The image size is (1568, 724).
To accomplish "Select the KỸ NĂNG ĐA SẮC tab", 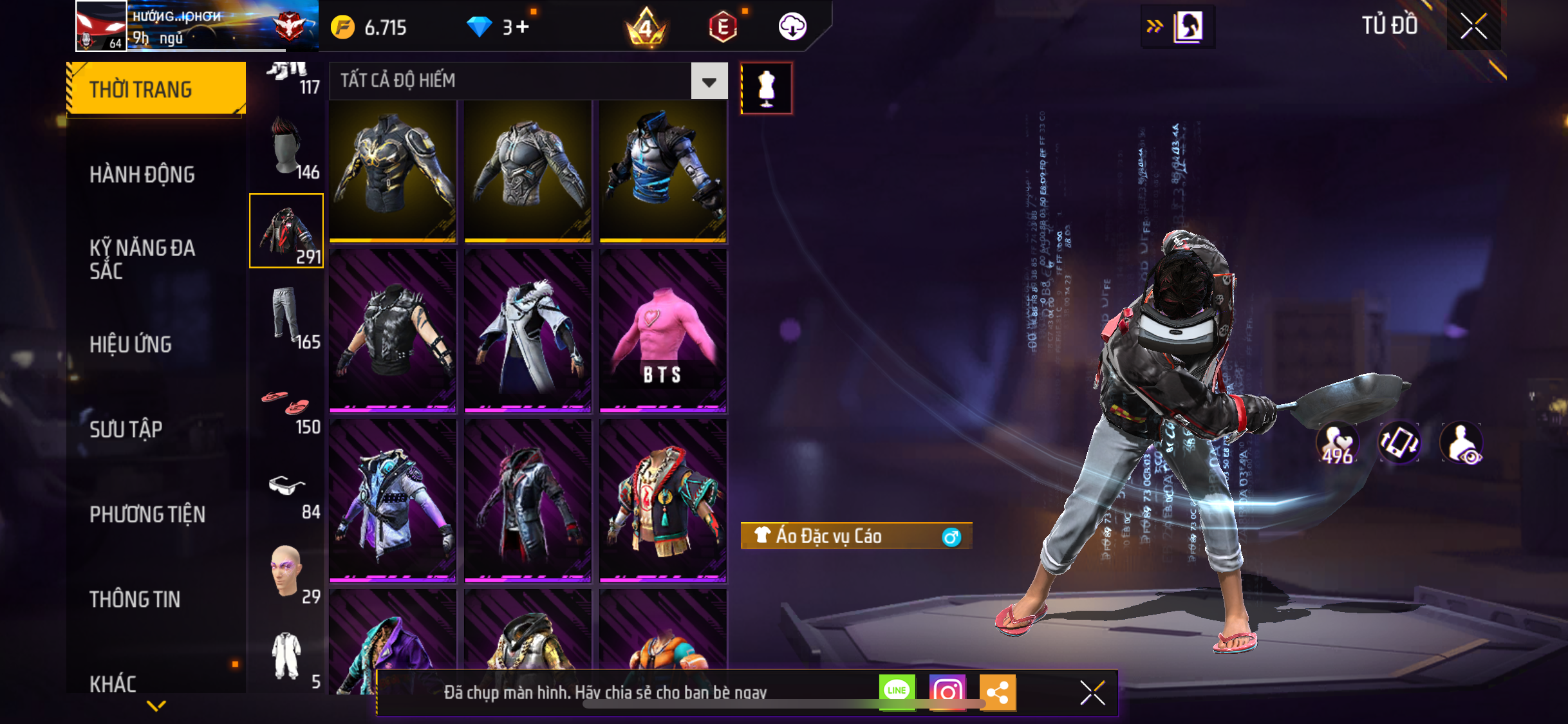I will [142, 259].
